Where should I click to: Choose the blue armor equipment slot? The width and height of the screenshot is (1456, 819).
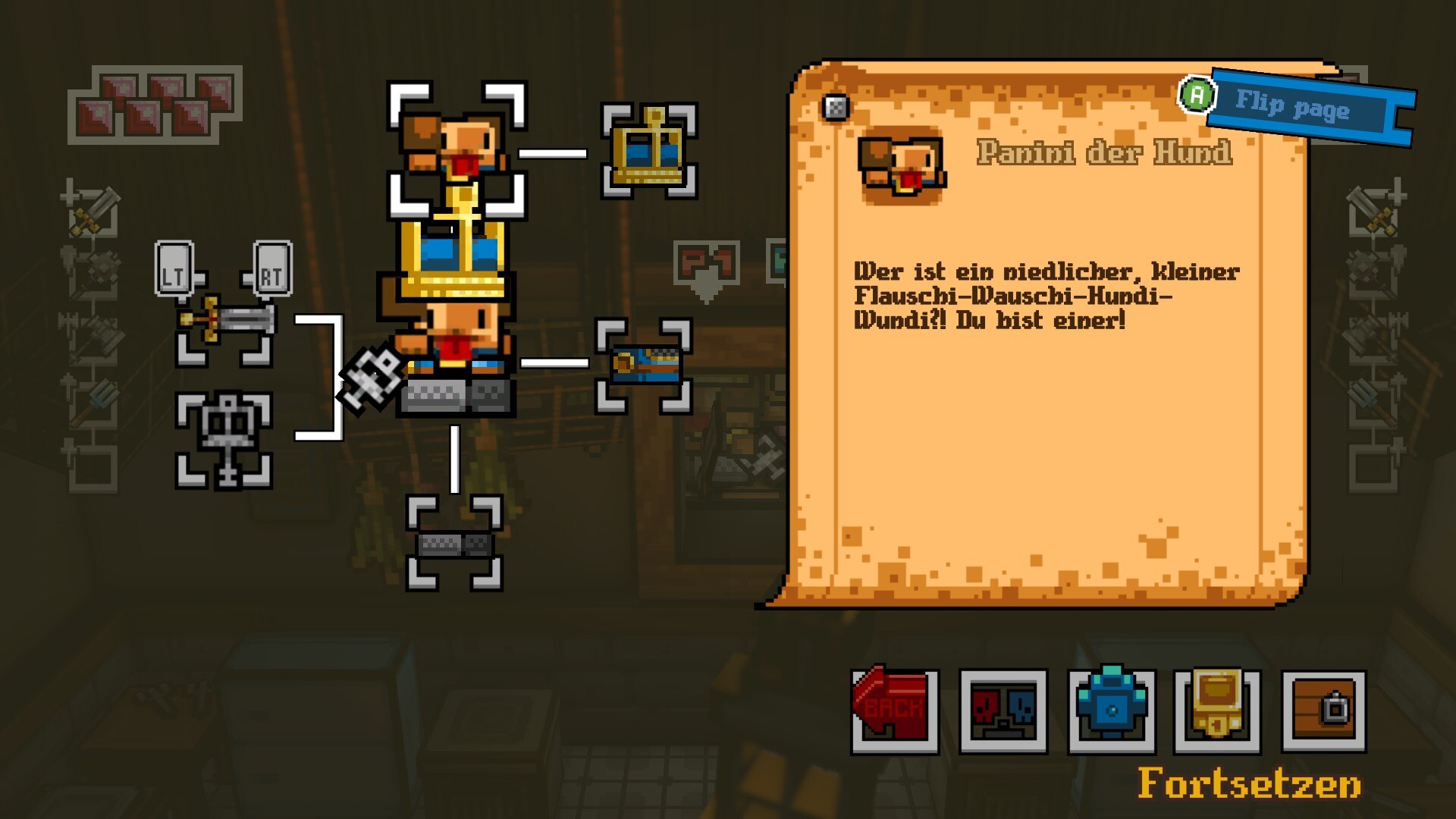(x=644, y=365)
